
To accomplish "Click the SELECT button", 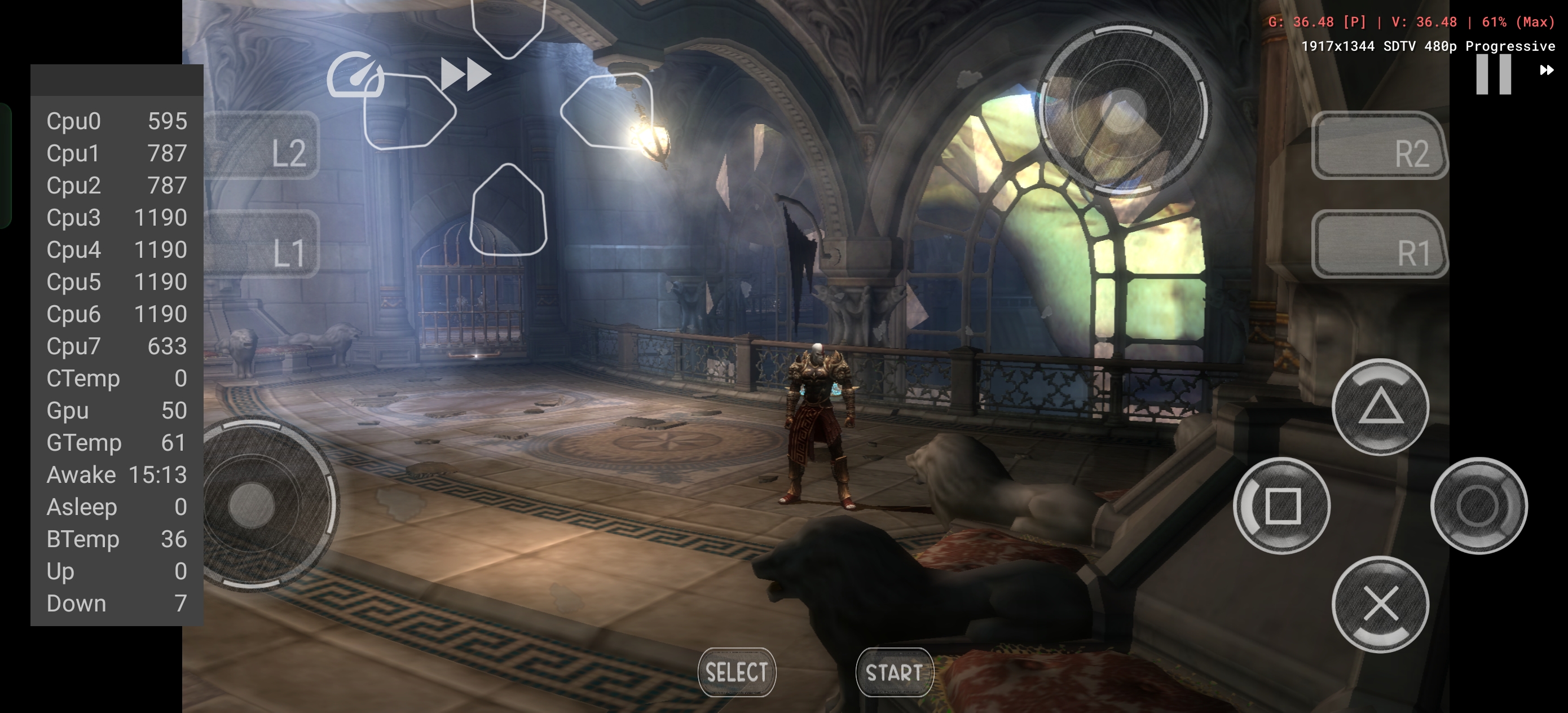I will tap(737, 672).
